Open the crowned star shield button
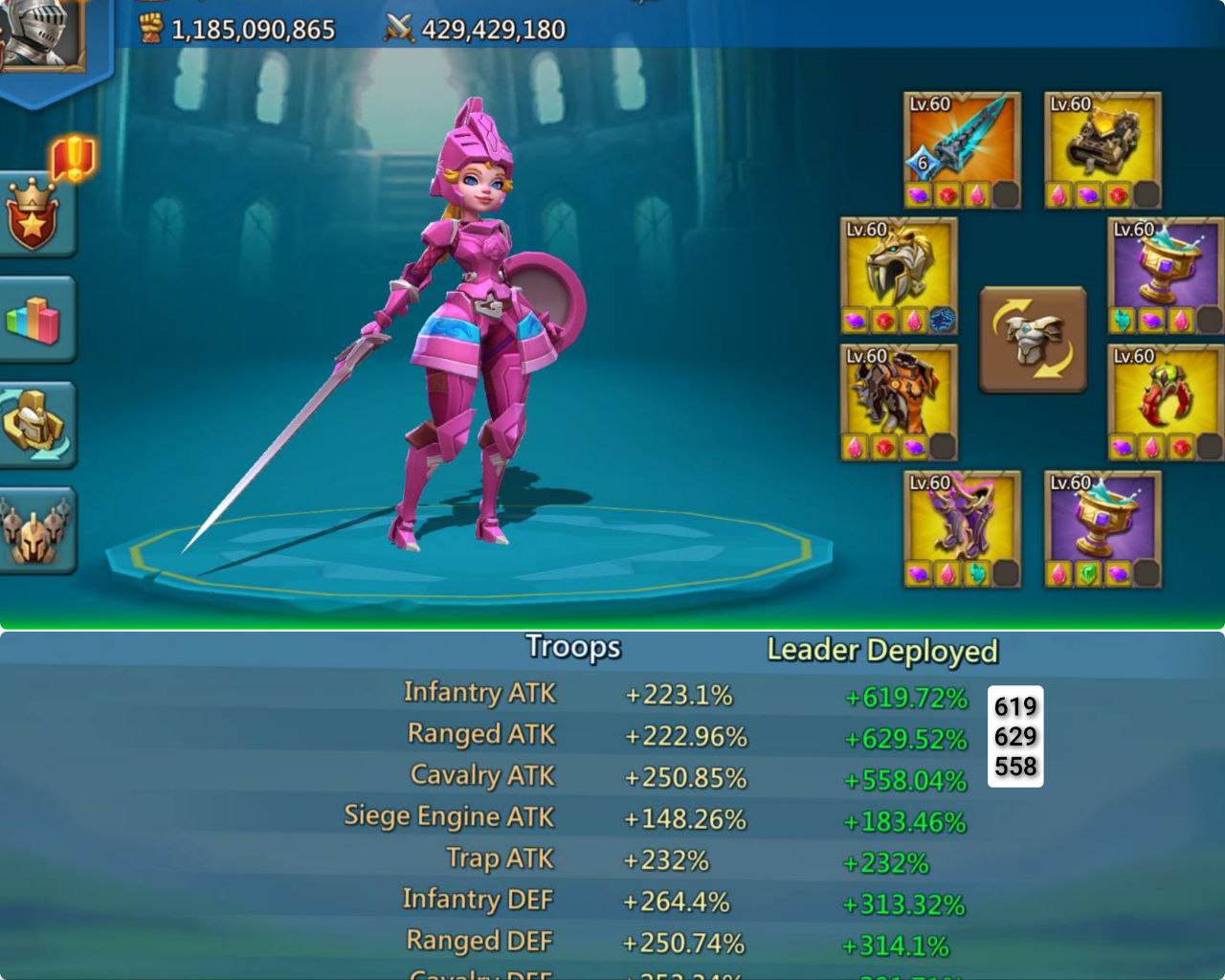The image size is (1225, 980). pos(33,214)
